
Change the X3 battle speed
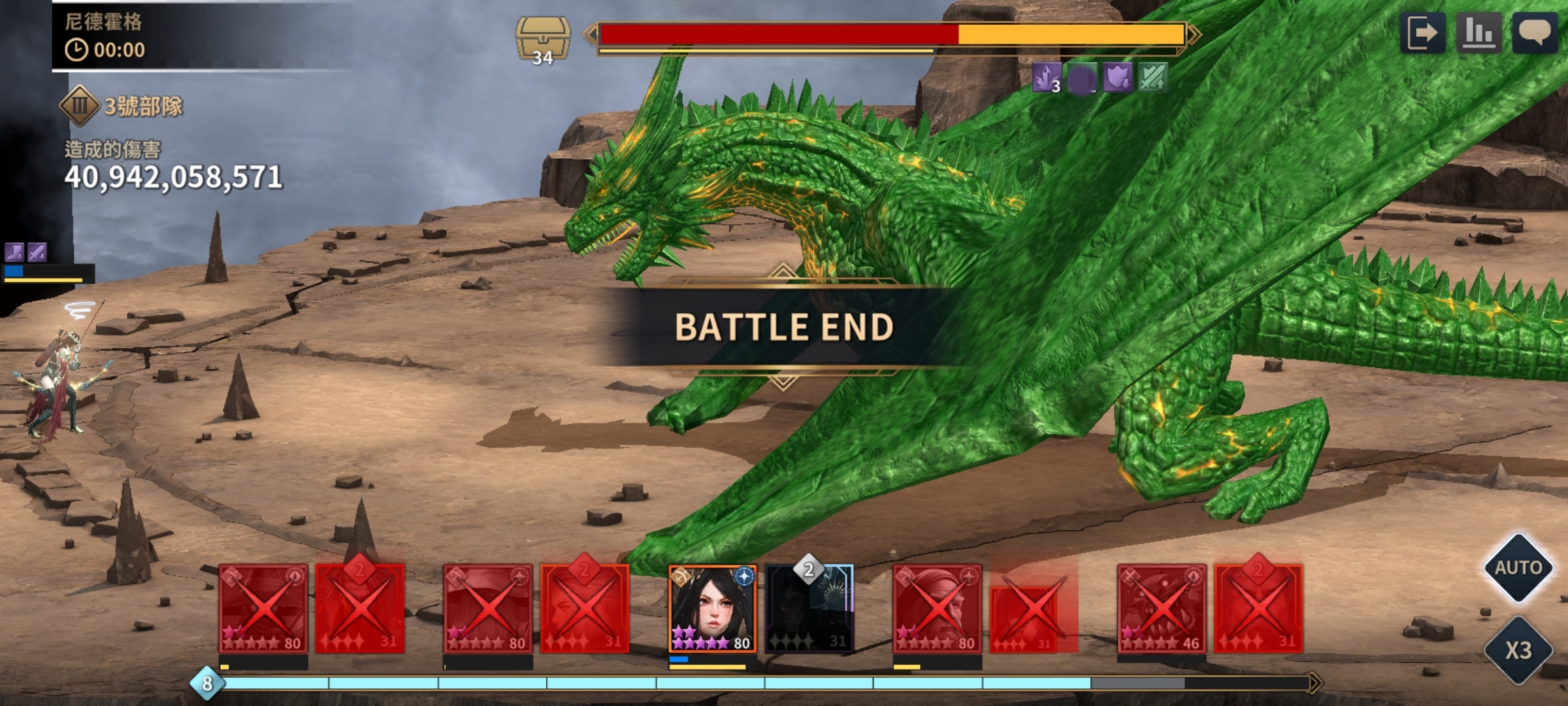tap(1518, 650)
